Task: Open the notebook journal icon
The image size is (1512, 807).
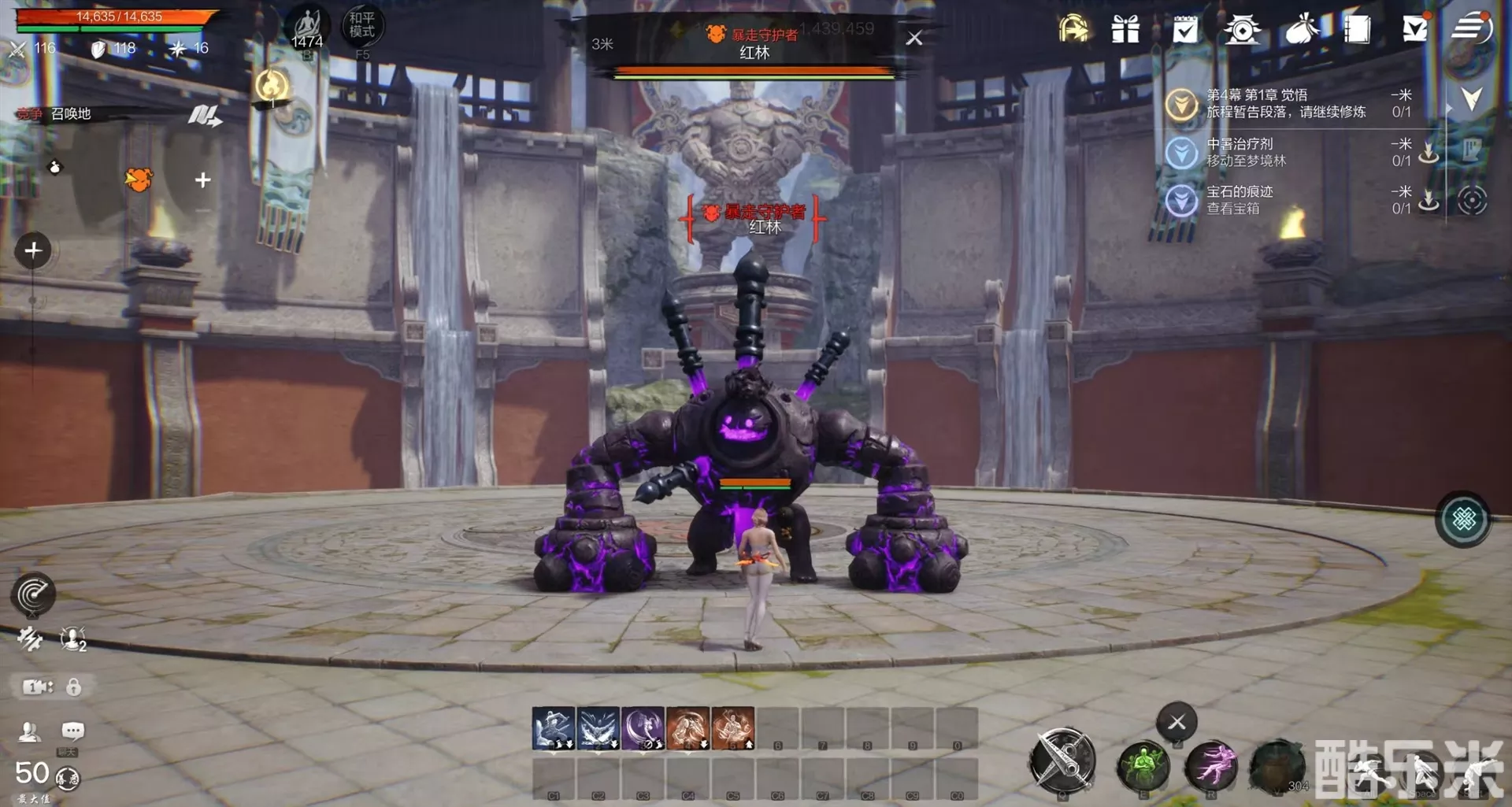Action: click(x=1357, y=30)
